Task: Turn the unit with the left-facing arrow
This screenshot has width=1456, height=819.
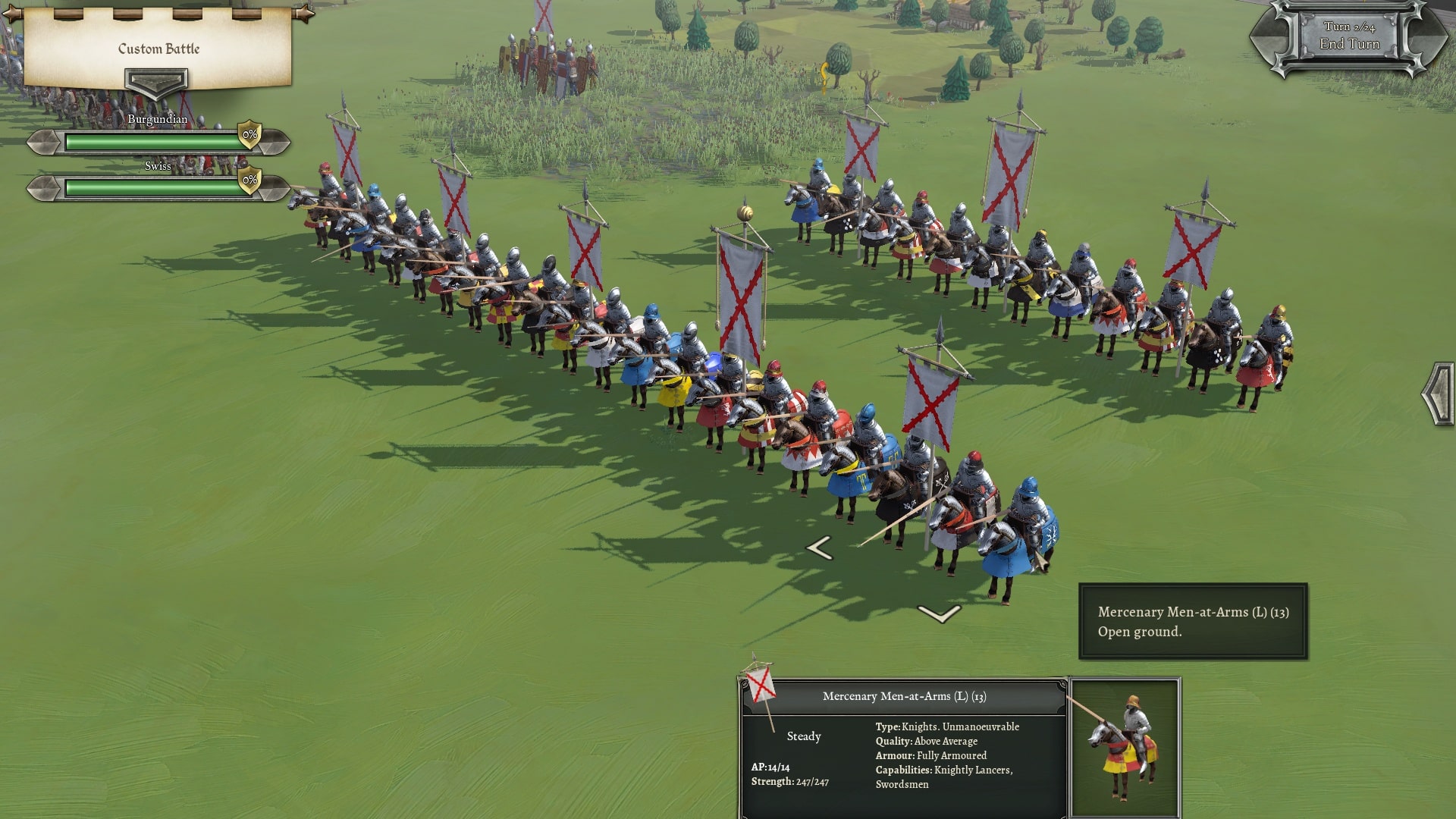Action: 819,548
